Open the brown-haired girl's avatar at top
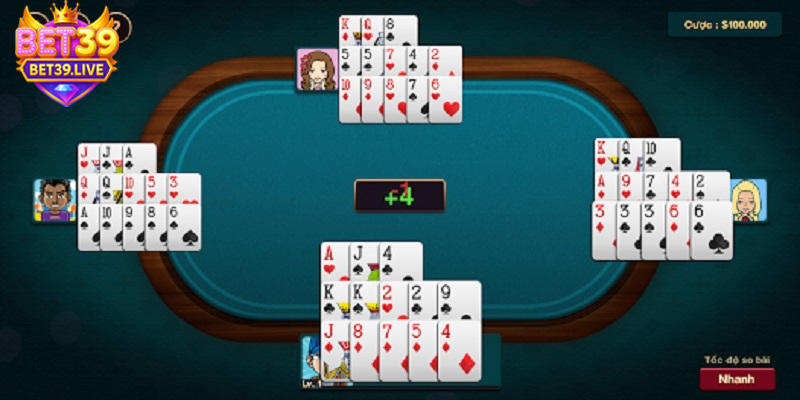 click(x=316, y=70)
